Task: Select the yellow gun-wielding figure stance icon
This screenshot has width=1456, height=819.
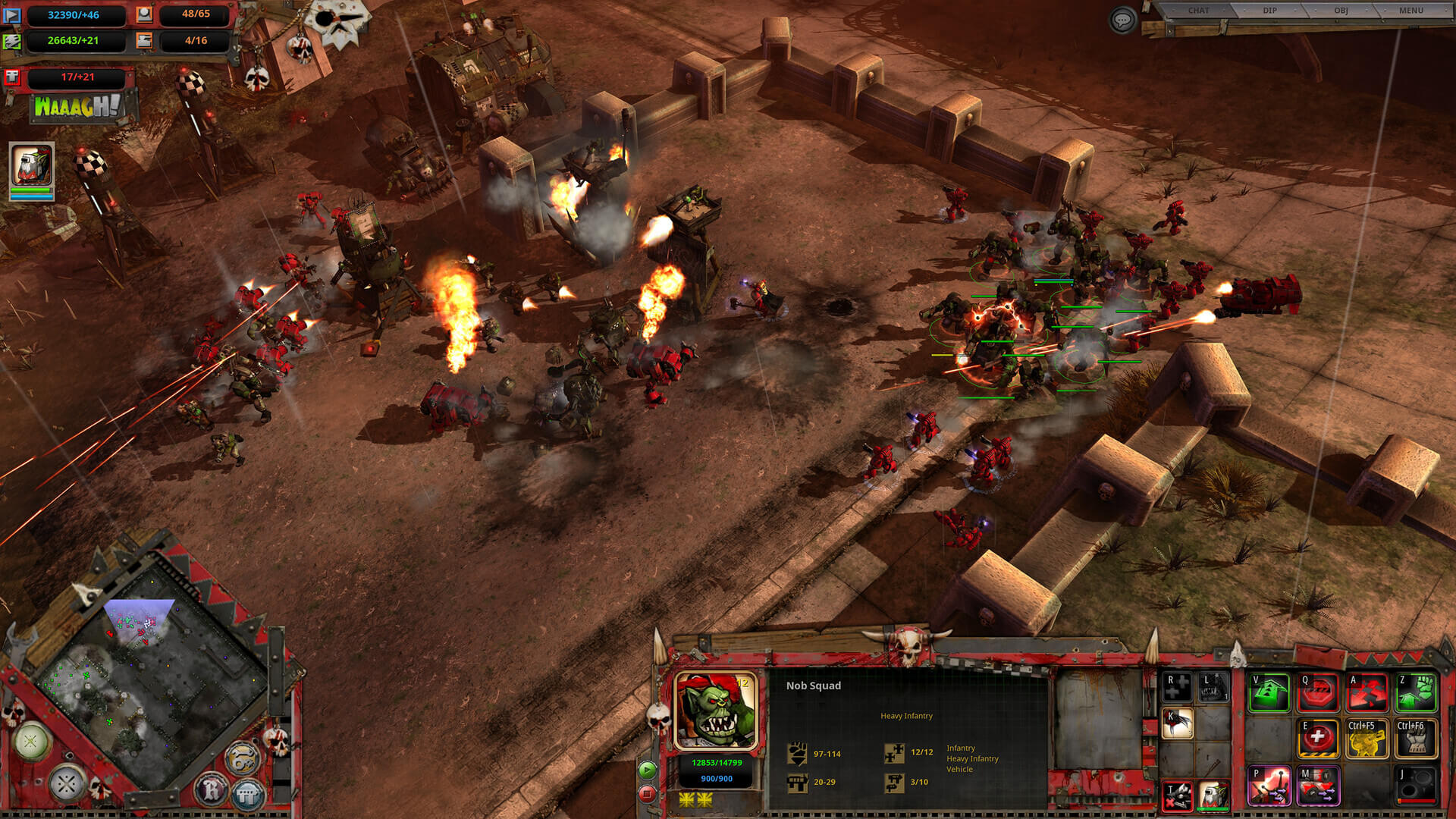Action: point(1367,739)
